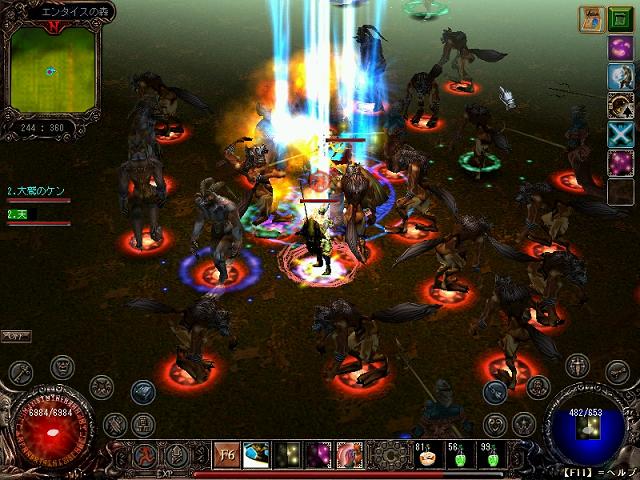Screen dimensions: 640x480
Task: Select the purple swirl buff icon
Action: pyautogui.click(x=620, y=48)
